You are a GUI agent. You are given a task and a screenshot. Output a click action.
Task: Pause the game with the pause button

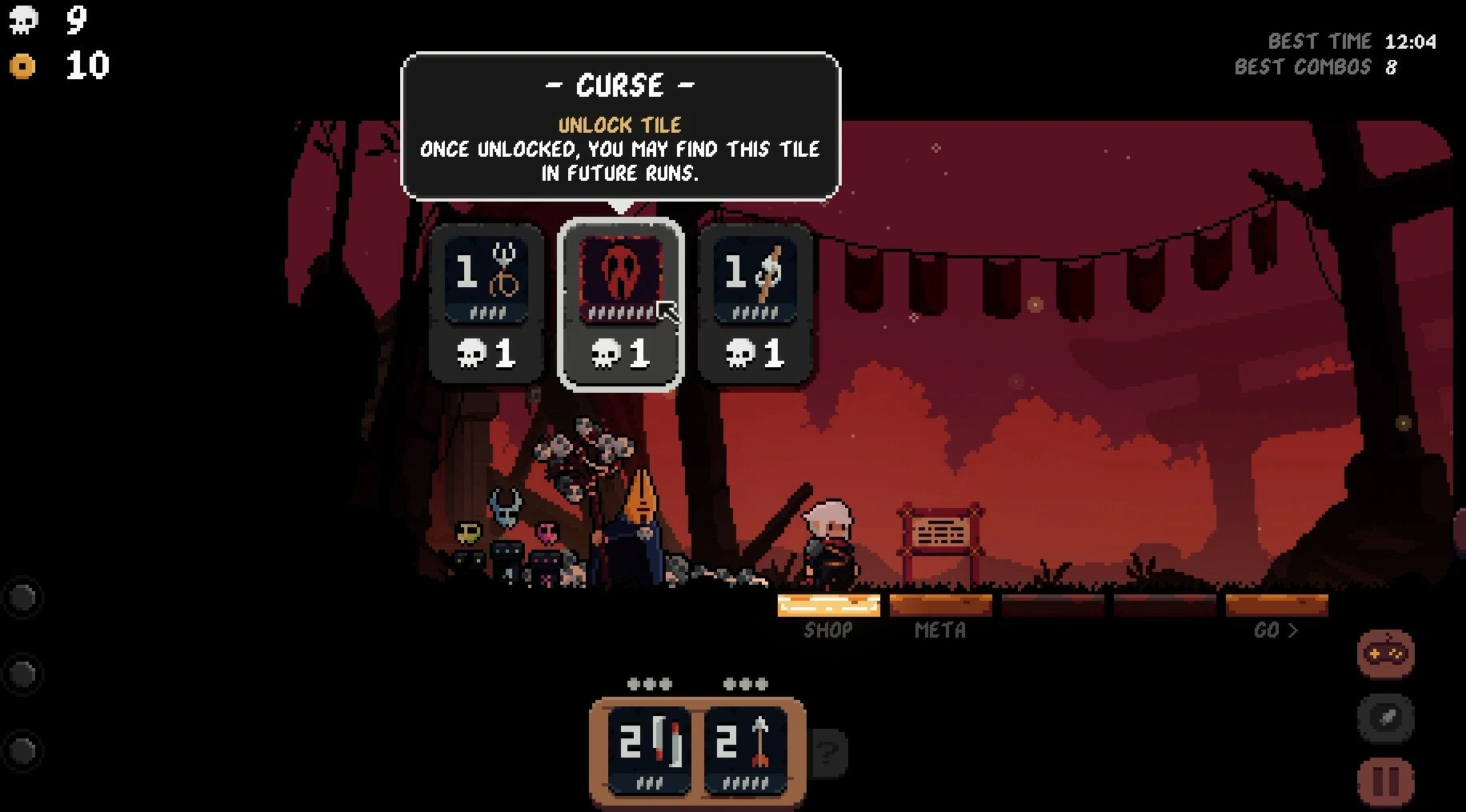tap(1386, 782)
